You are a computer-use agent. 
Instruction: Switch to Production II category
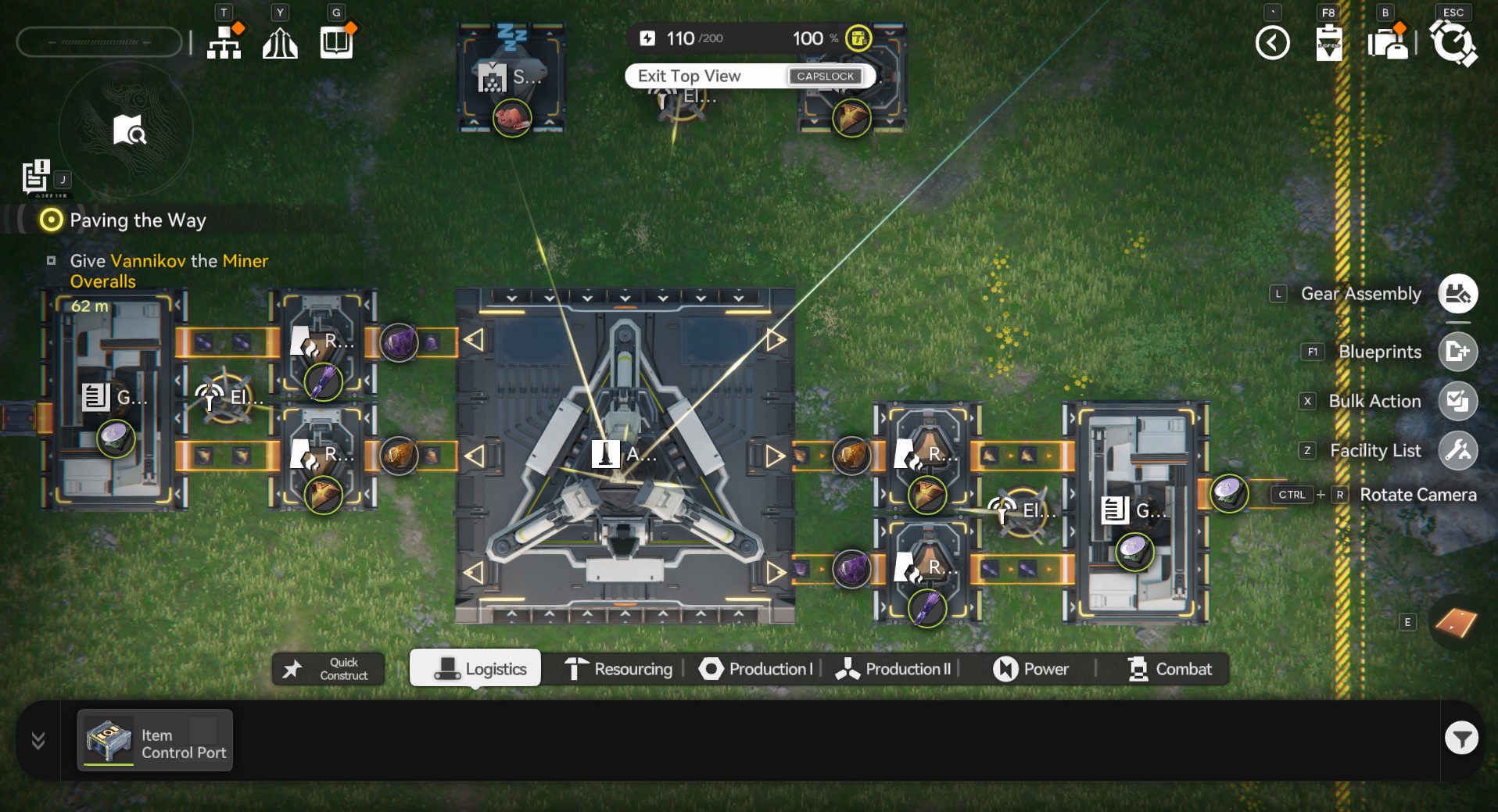tap(894, 669)
